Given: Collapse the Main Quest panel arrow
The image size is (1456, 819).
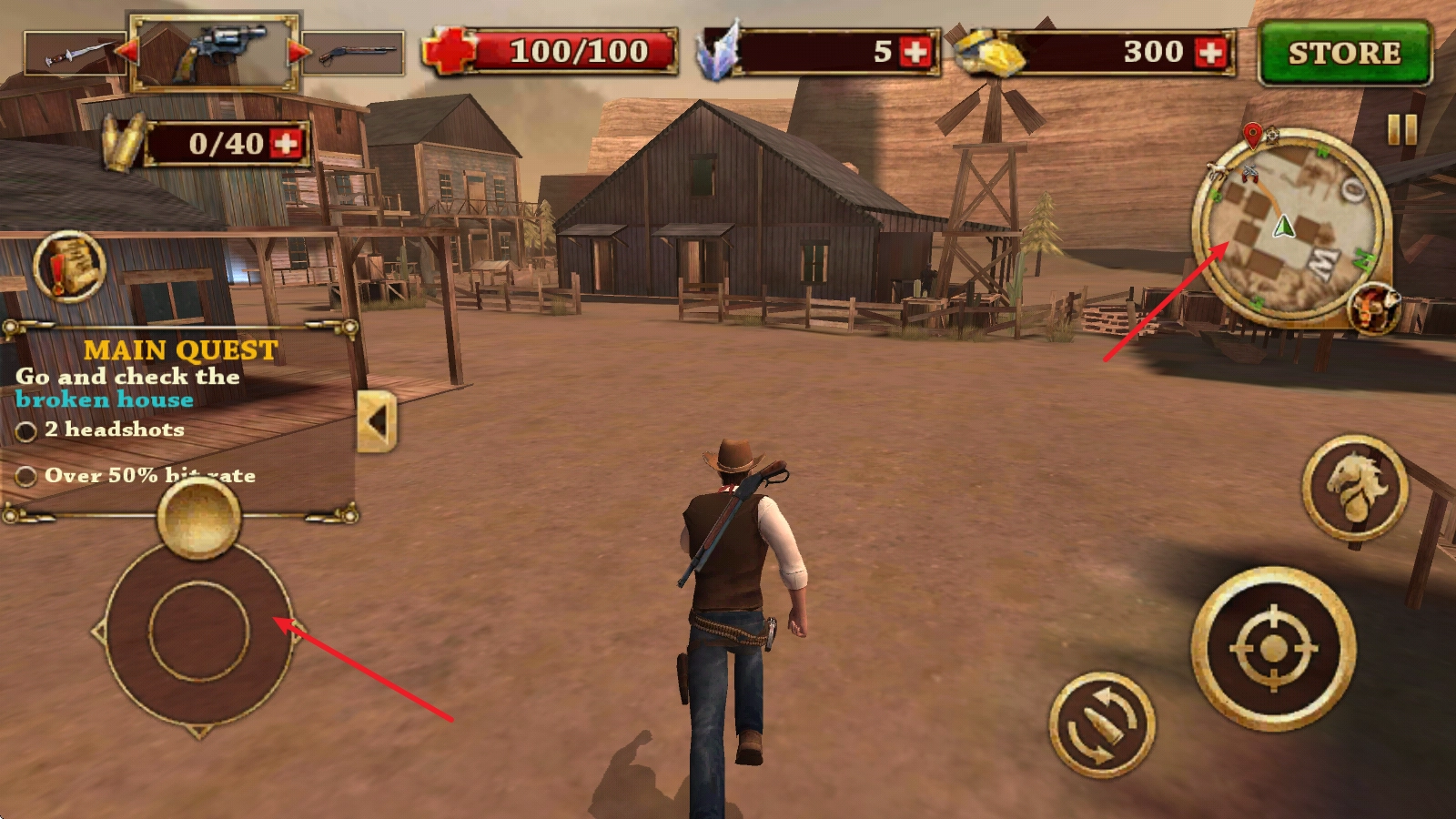Looking at the screenshot, I should [x=377, y=421].
